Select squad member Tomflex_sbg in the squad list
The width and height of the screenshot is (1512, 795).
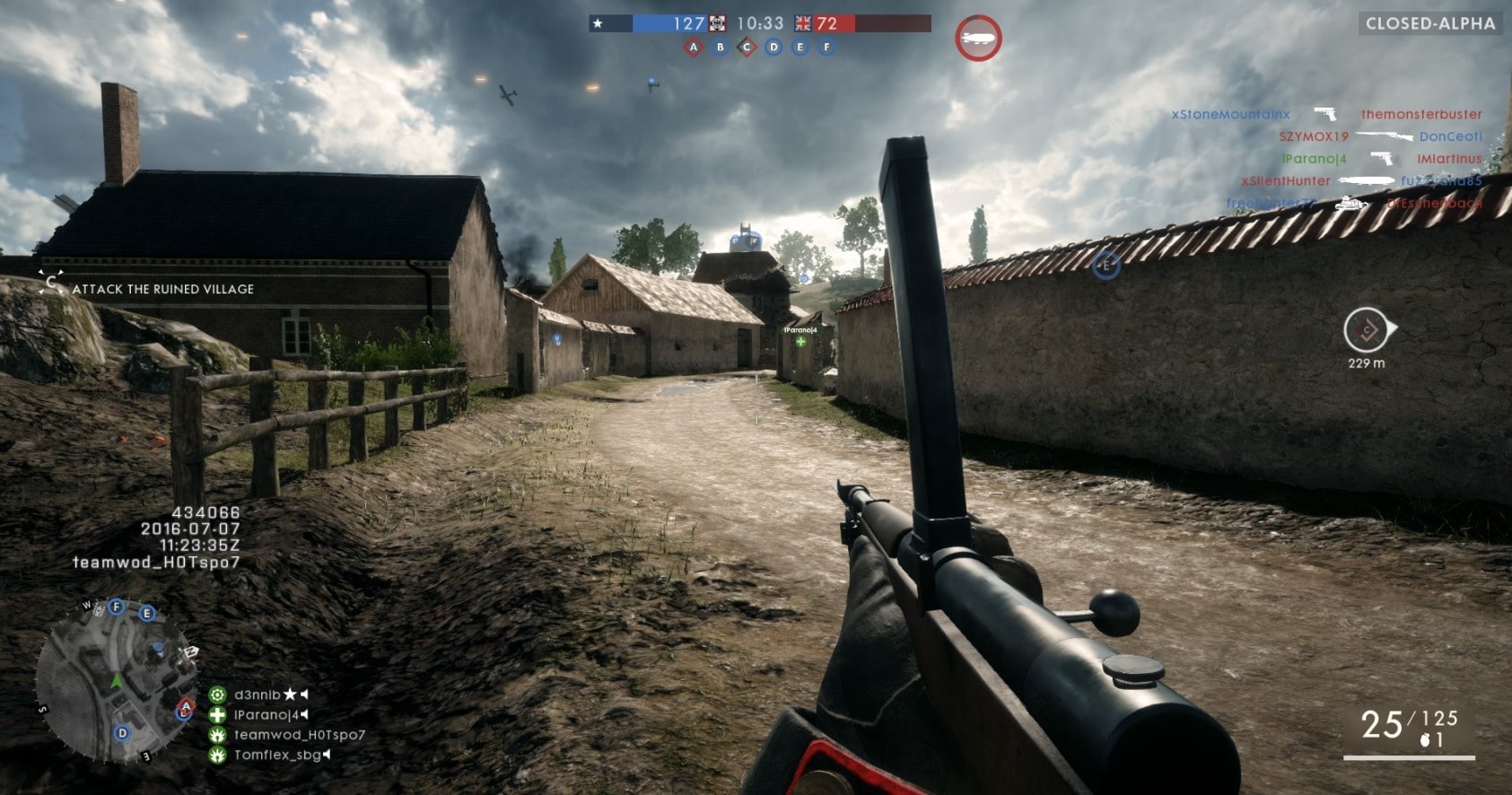coord(276,756)
